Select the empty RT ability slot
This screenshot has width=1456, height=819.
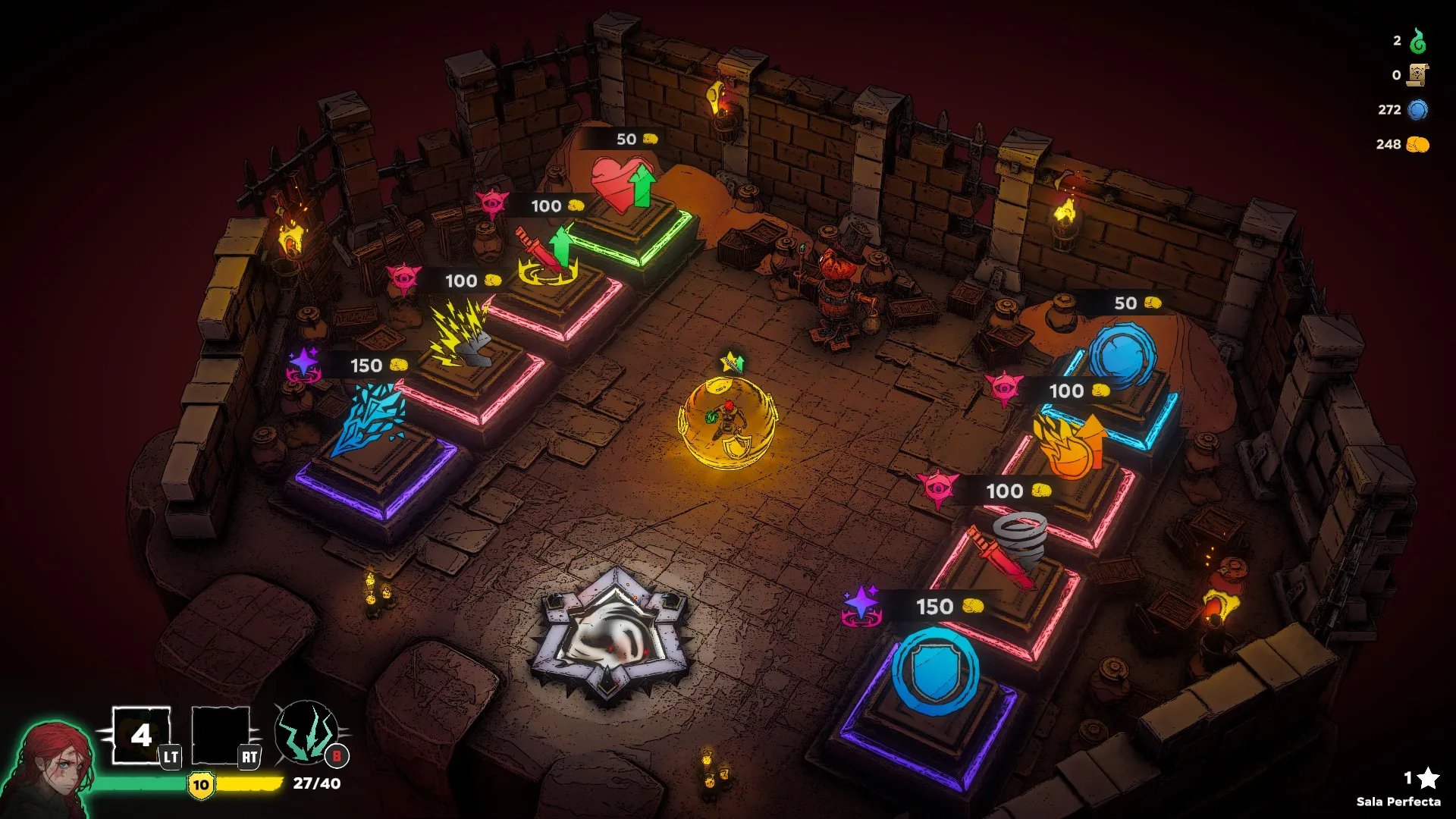[221, 735]
